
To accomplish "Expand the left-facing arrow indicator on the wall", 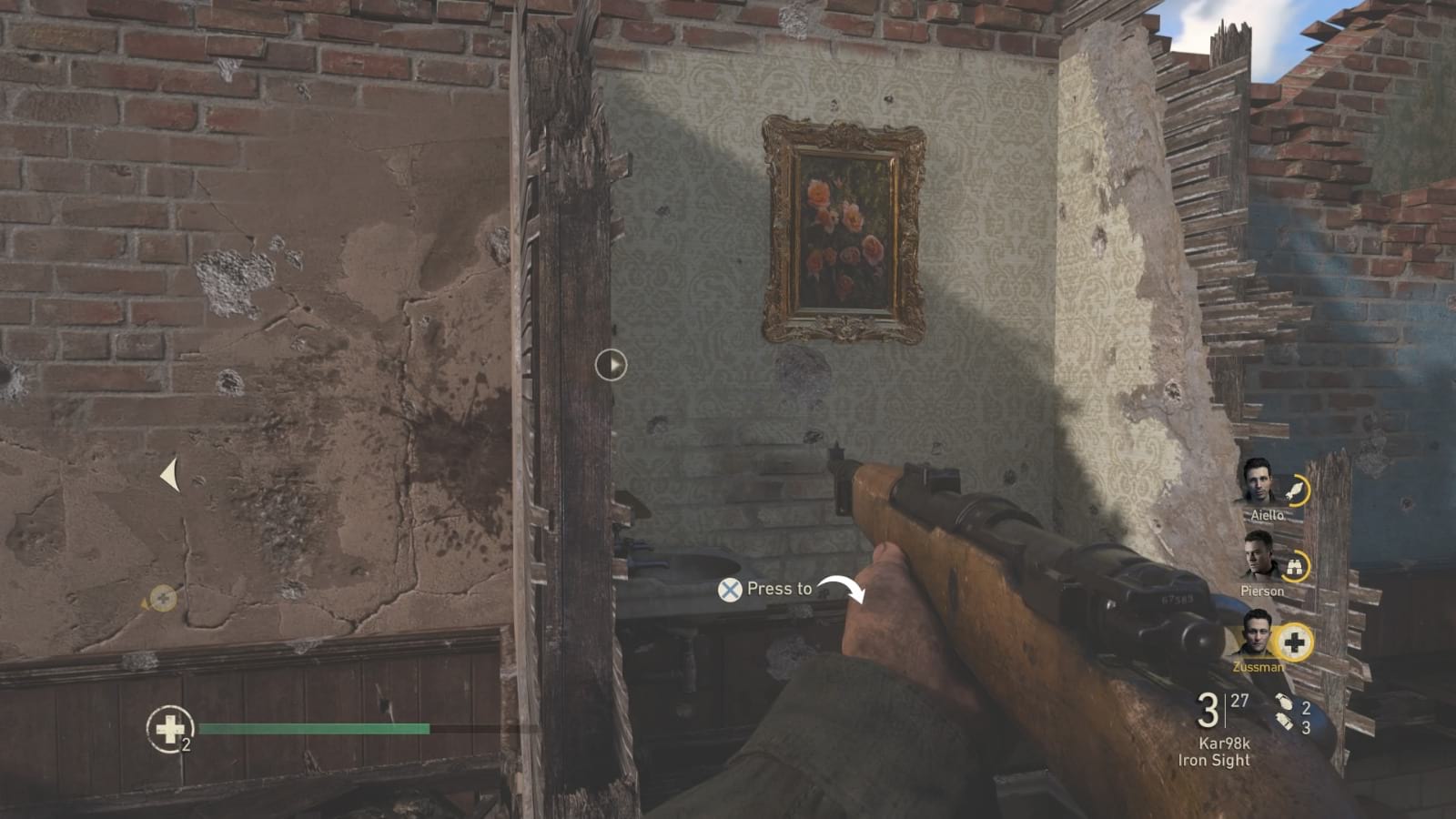I will 169,471.
